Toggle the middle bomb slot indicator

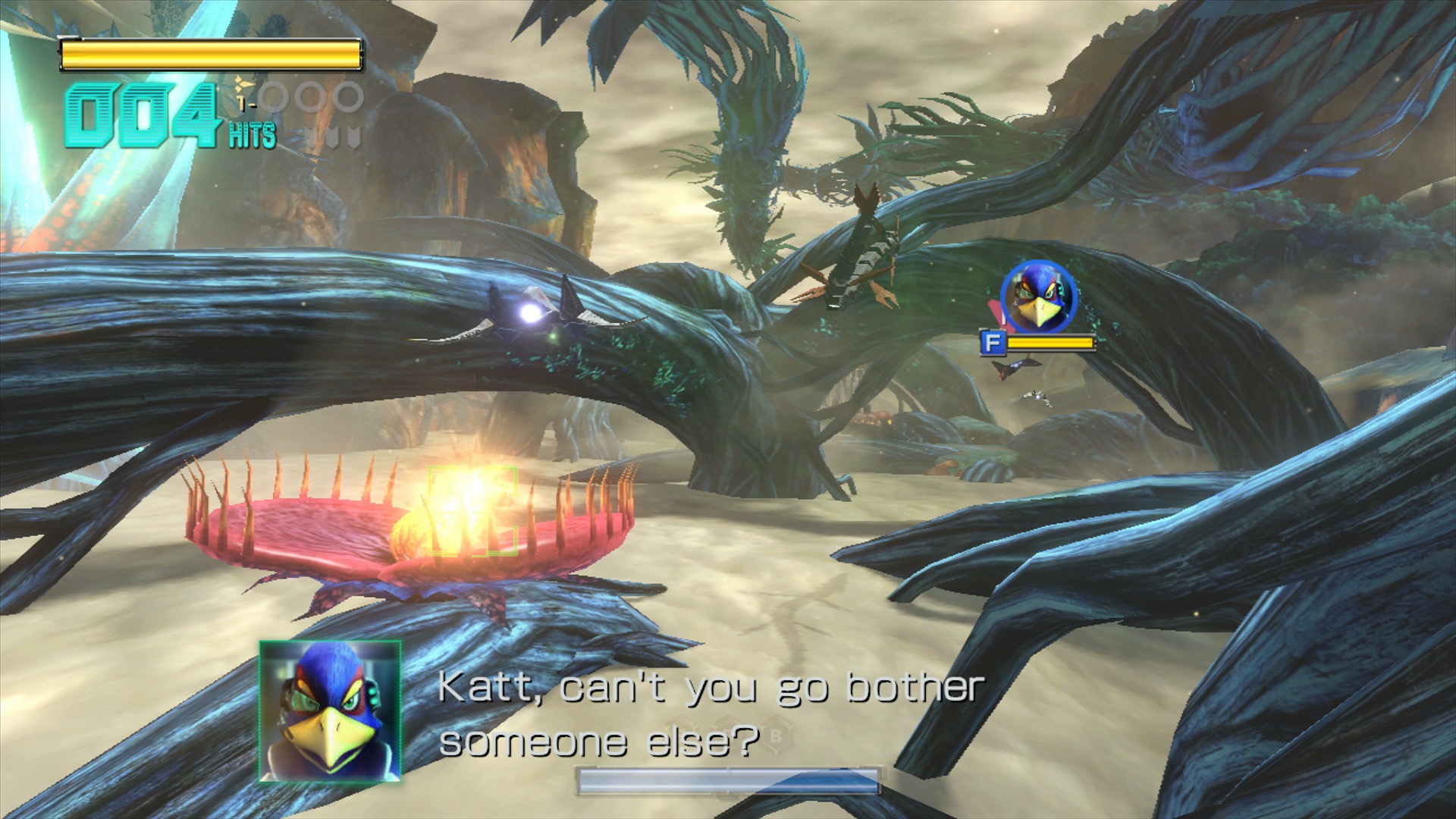311,97
